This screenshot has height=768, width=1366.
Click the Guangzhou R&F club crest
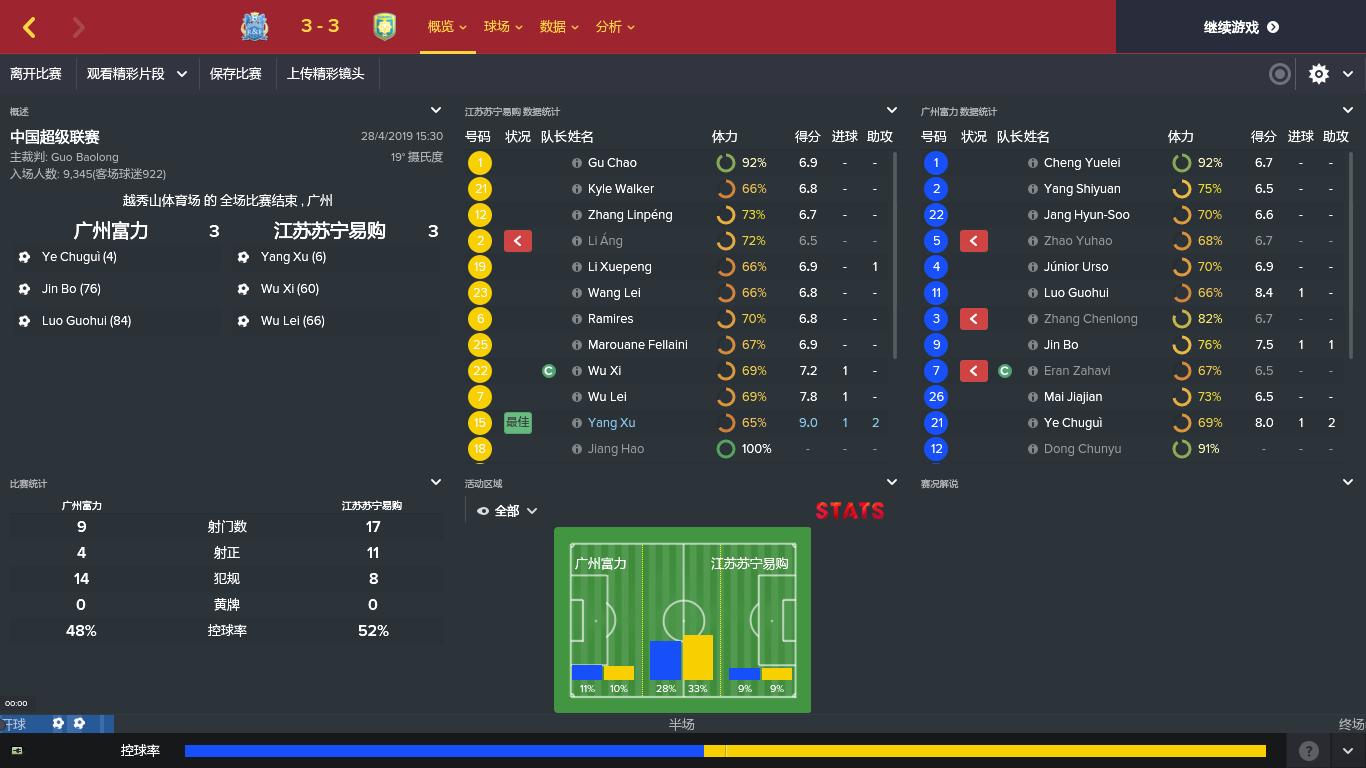click(254, 27)
